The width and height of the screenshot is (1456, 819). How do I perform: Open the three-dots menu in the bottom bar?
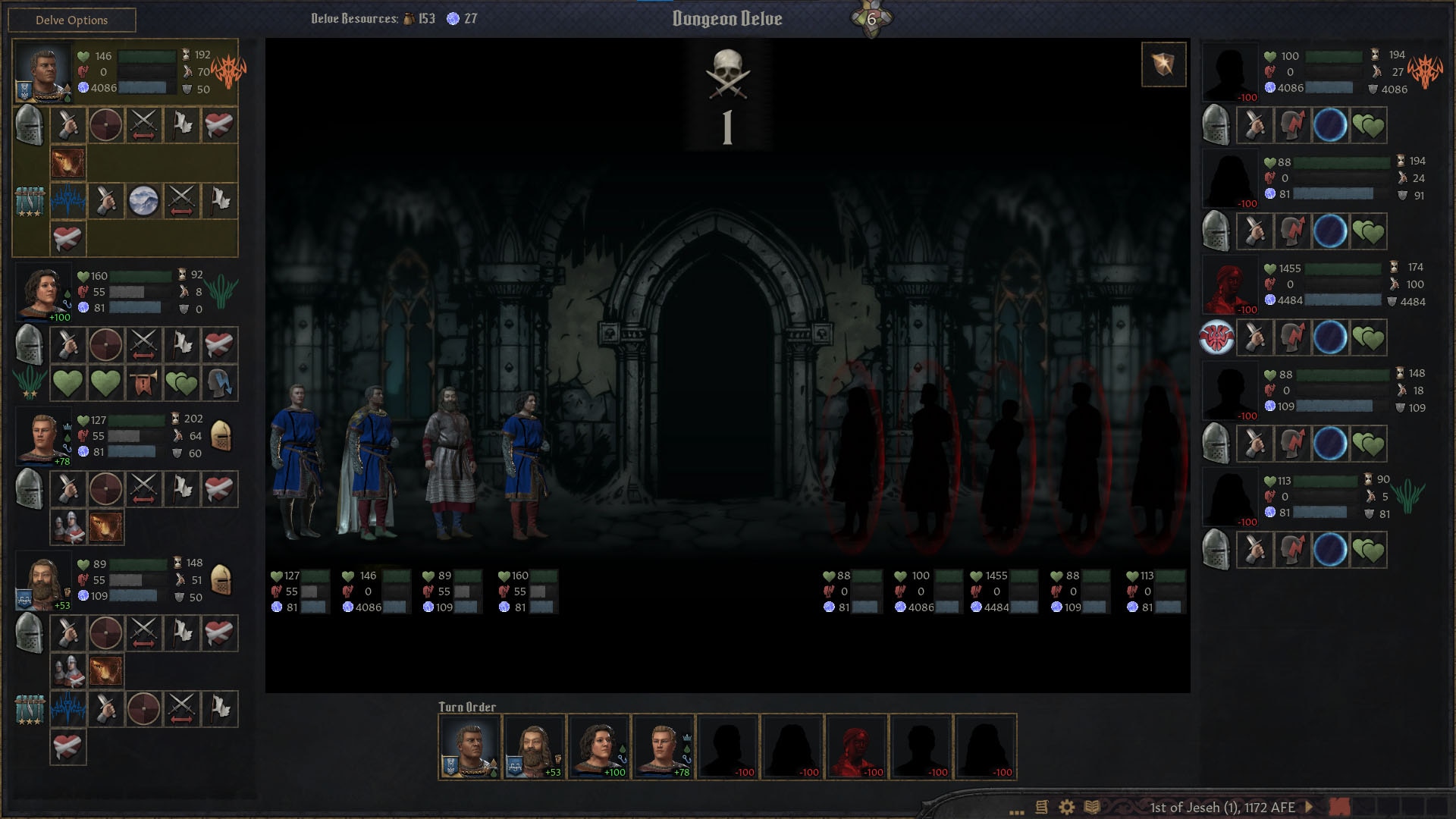(x=1017, y=810)
